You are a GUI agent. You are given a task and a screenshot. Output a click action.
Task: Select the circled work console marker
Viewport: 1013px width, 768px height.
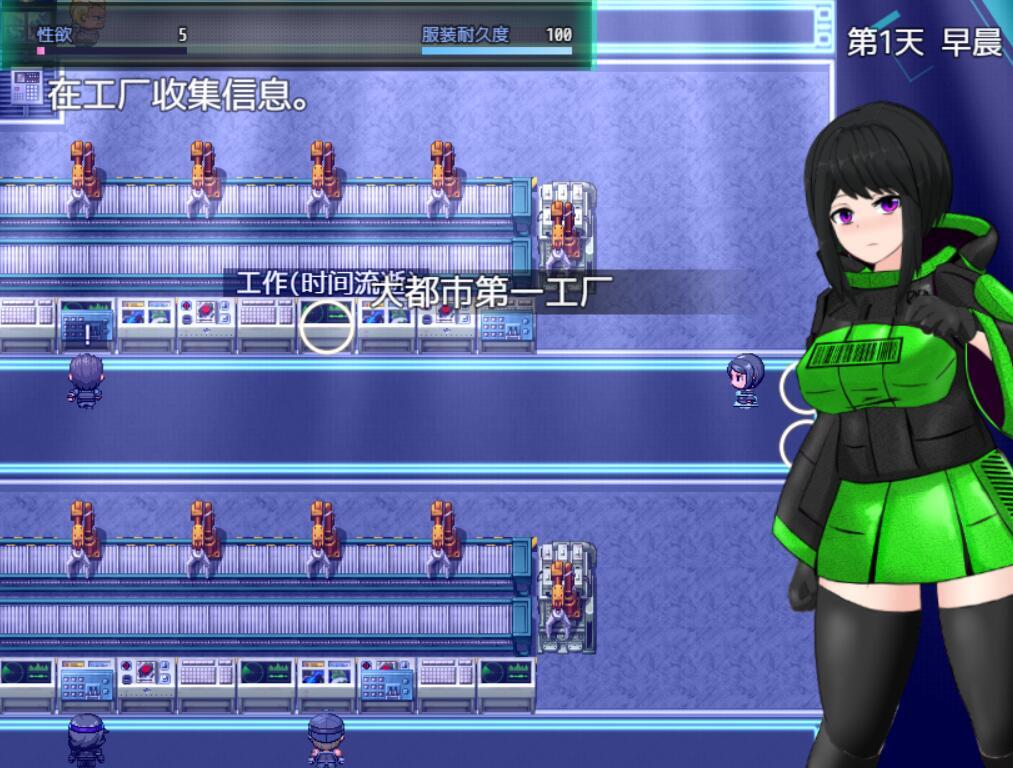click(327, 327)
